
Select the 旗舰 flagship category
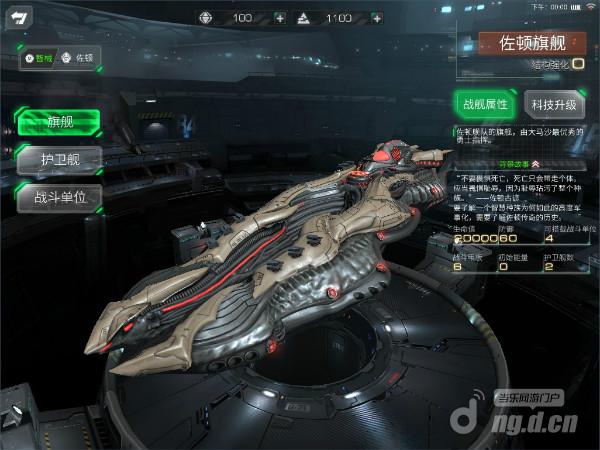[59, 122]
